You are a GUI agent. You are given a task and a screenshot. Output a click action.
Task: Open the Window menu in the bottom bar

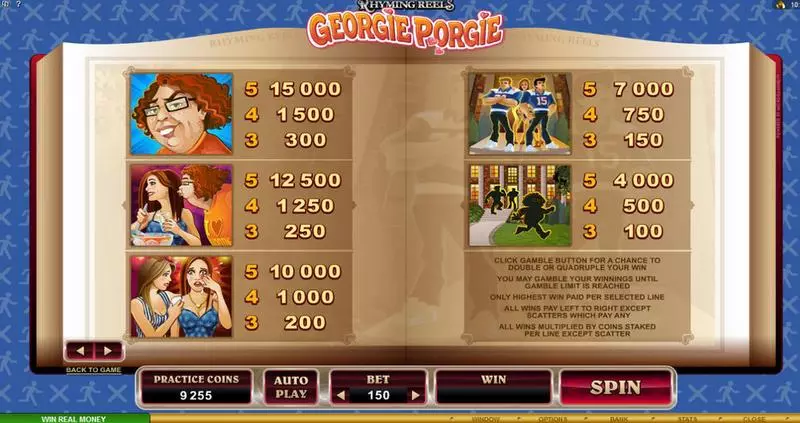(x=486, y=419)
